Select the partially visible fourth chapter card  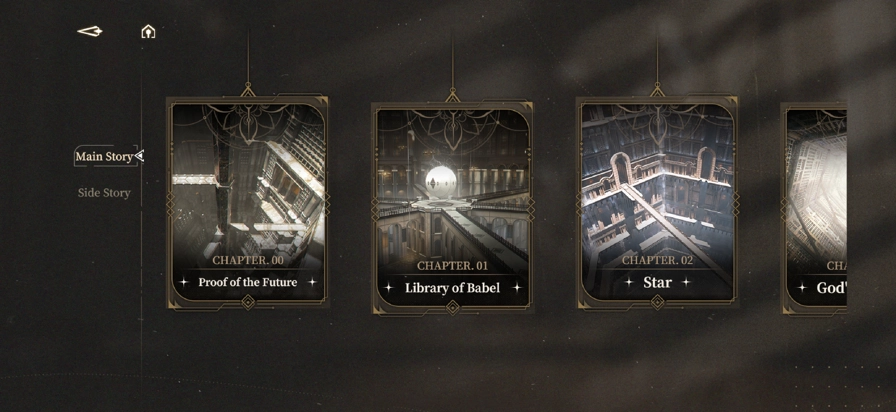(816, 208)
